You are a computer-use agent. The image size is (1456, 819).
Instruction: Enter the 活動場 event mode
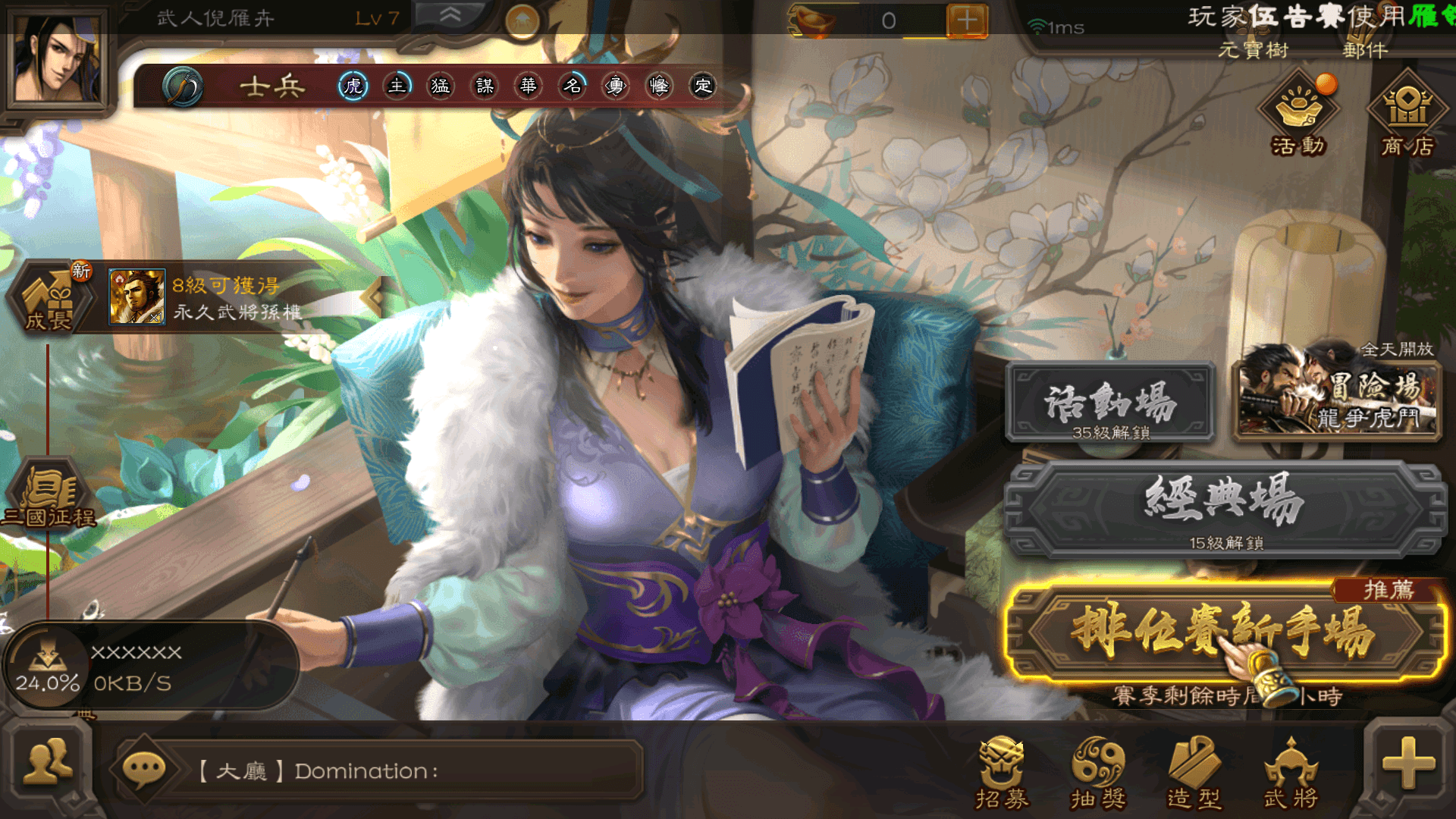point(1110,403)
